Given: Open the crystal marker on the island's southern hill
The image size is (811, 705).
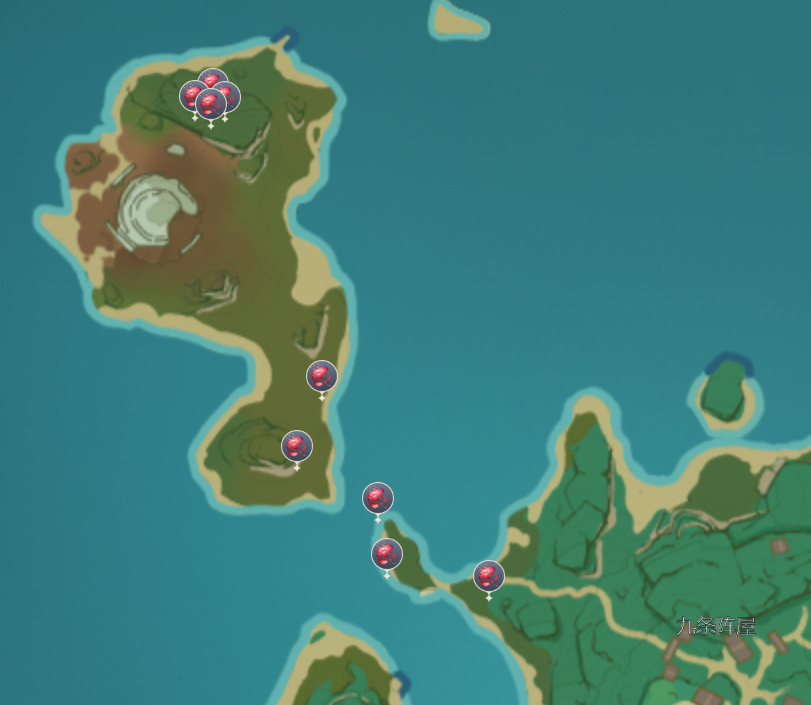Looking at the screenshot, I should point(297,446).
